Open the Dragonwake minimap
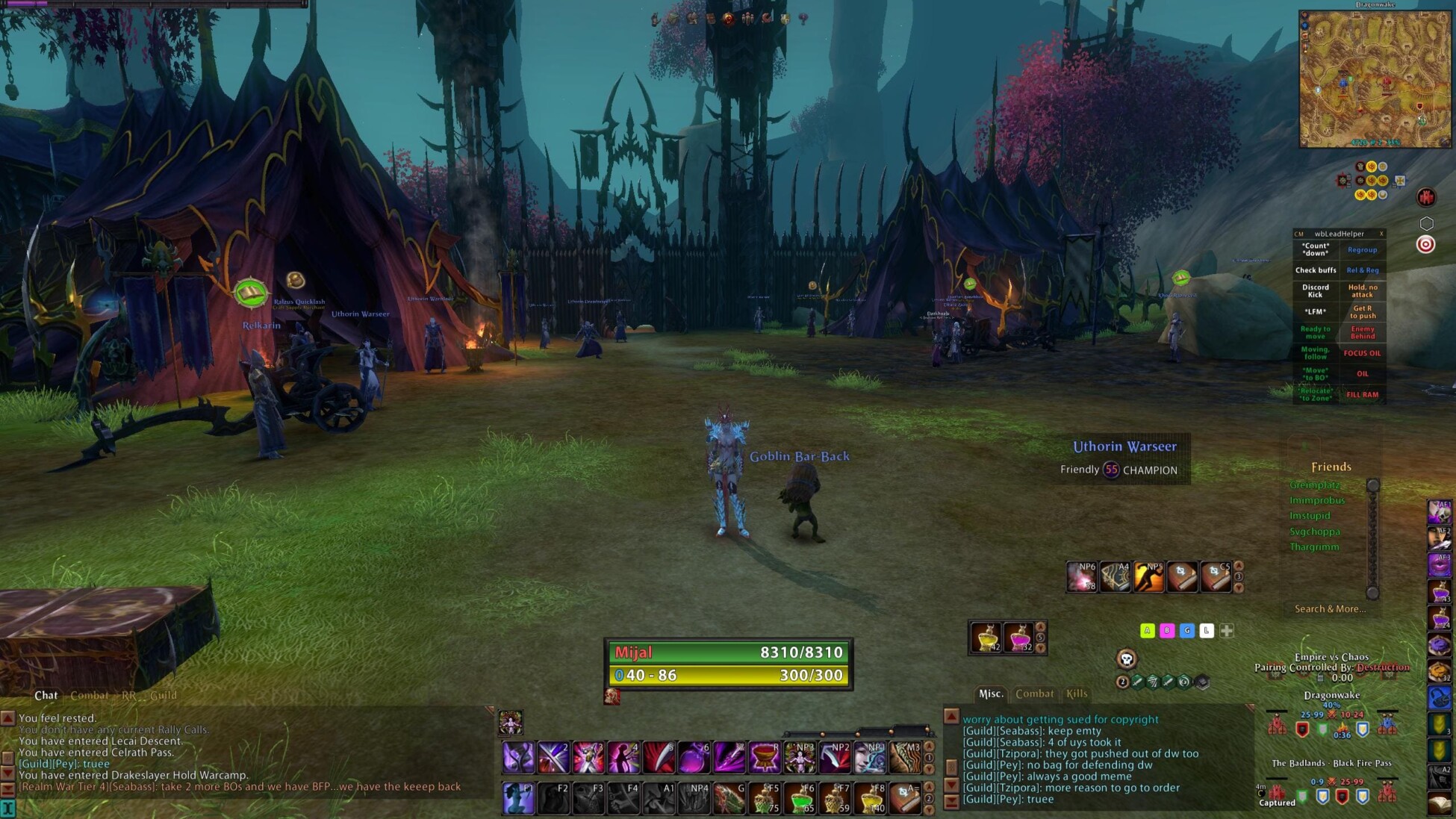This screenshot has height=819, width=1456. pos(1375,78)
